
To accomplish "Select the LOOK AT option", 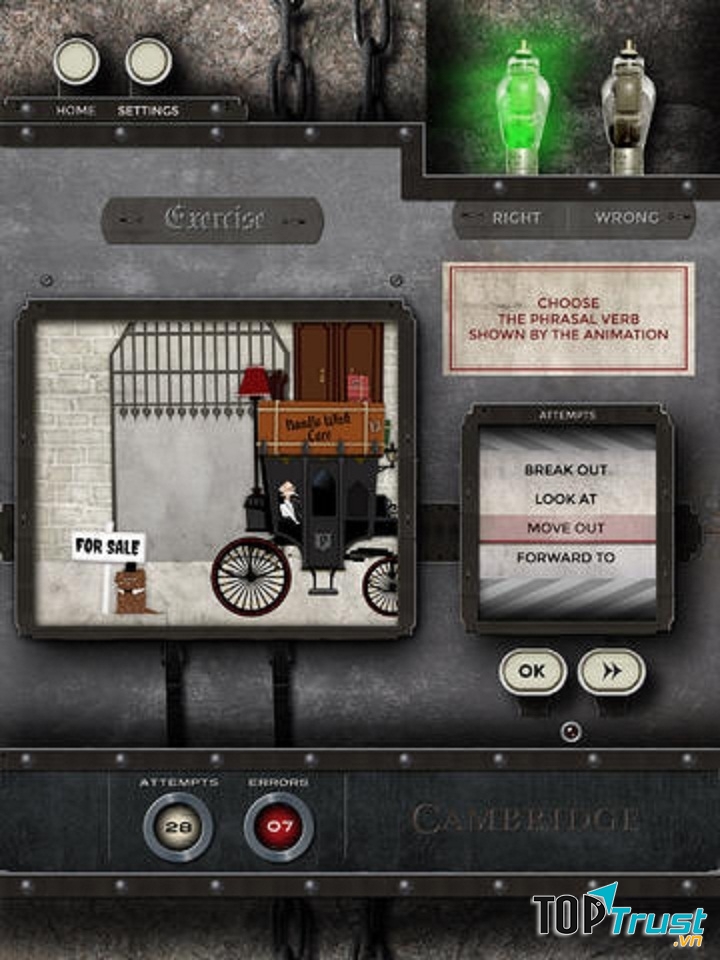I will coord(566,499).
